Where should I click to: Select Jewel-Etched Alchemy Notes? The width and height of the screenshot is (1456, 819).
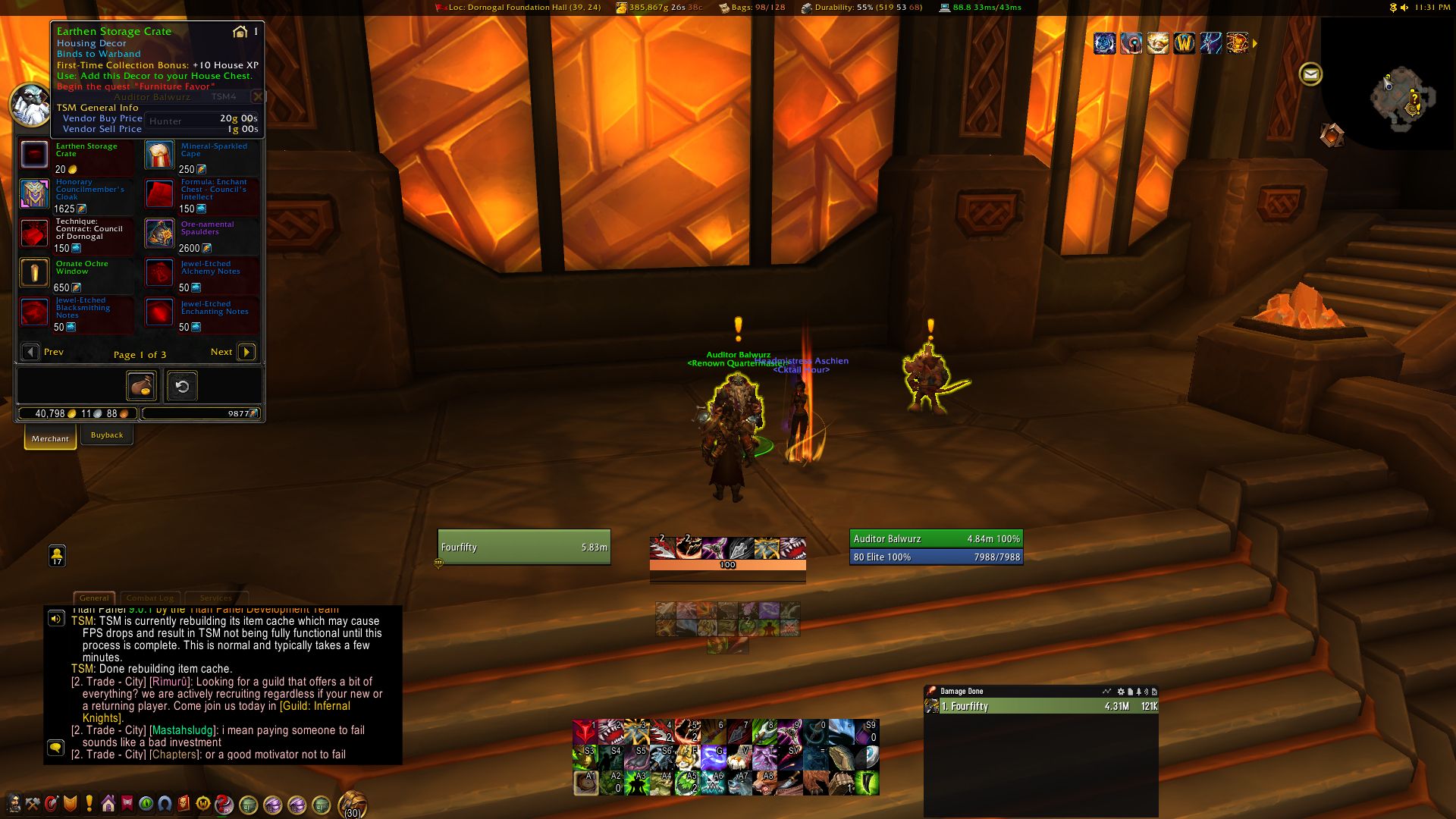[160, 273]
